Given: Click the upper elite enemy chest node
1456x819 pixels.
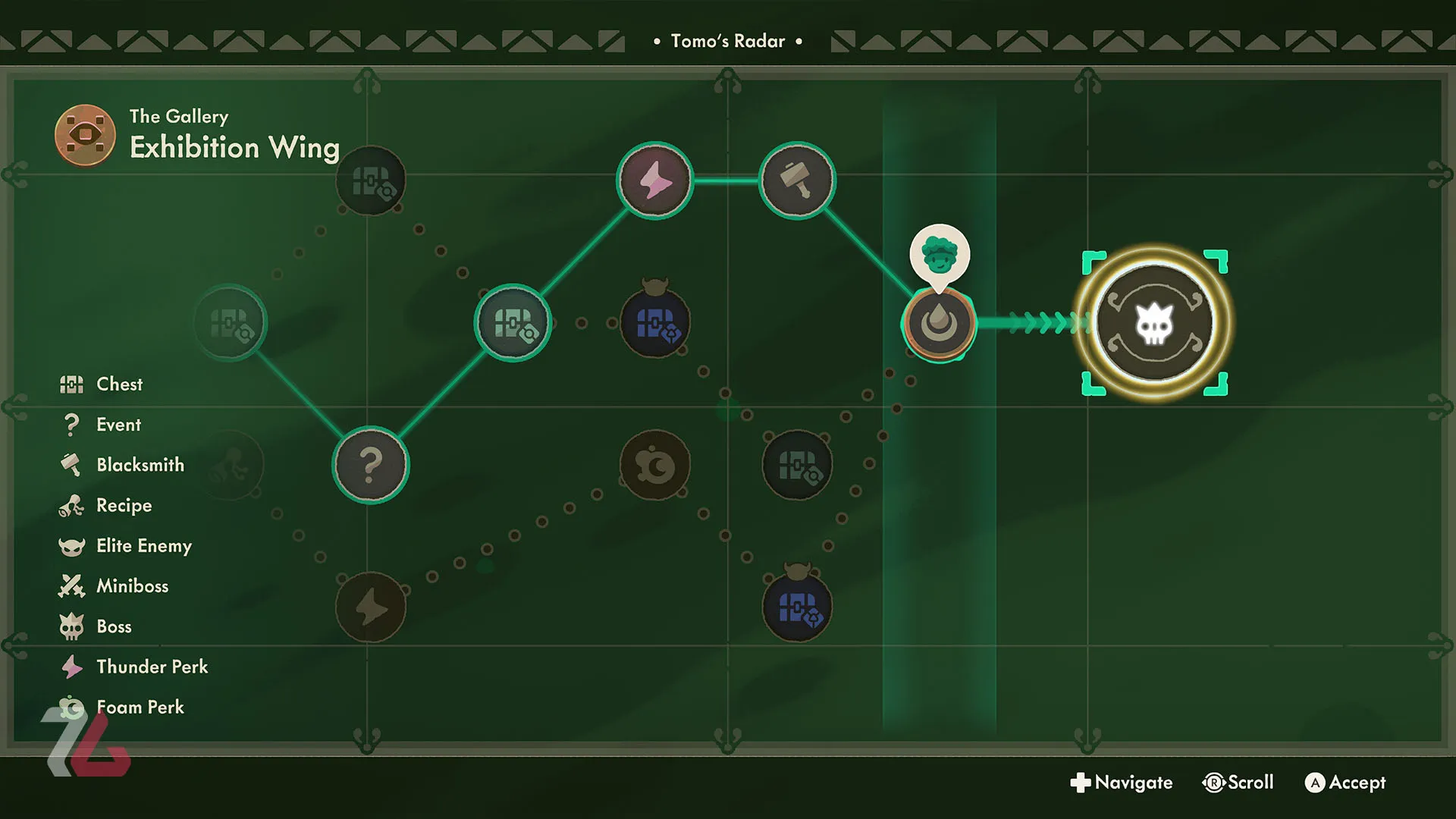Looking at the screenshot, I should [654, 324].
